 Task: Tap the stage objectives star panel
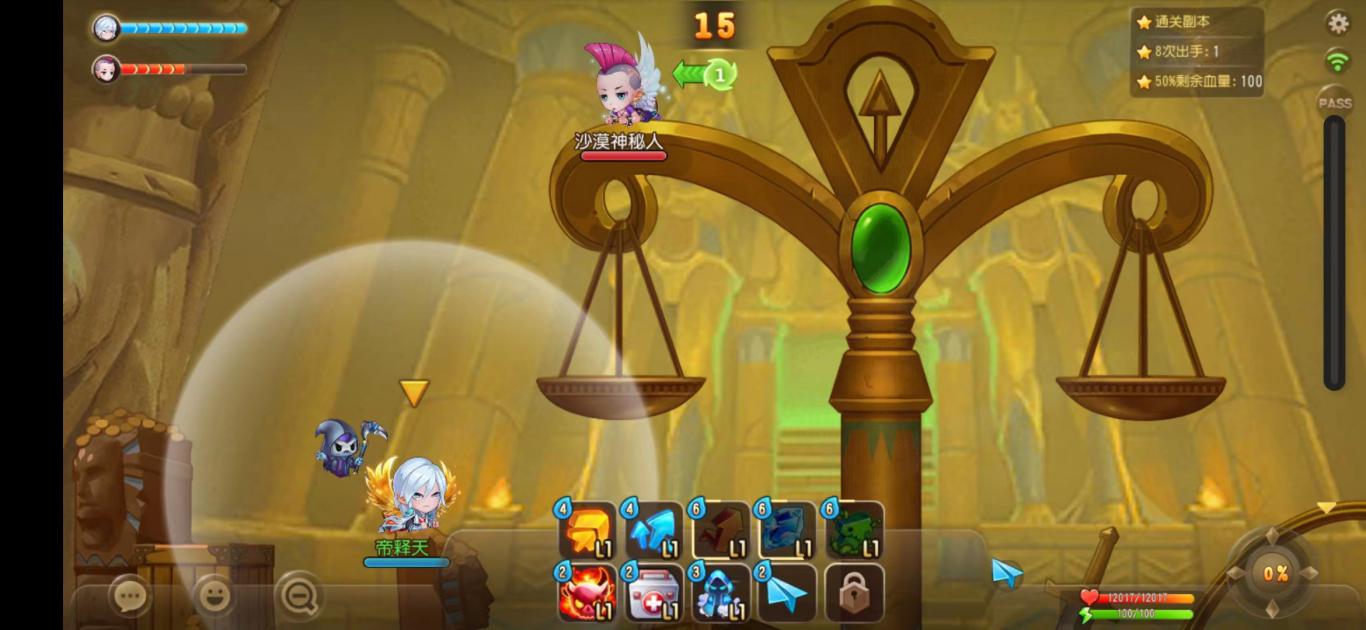[x=1198, y=52]
